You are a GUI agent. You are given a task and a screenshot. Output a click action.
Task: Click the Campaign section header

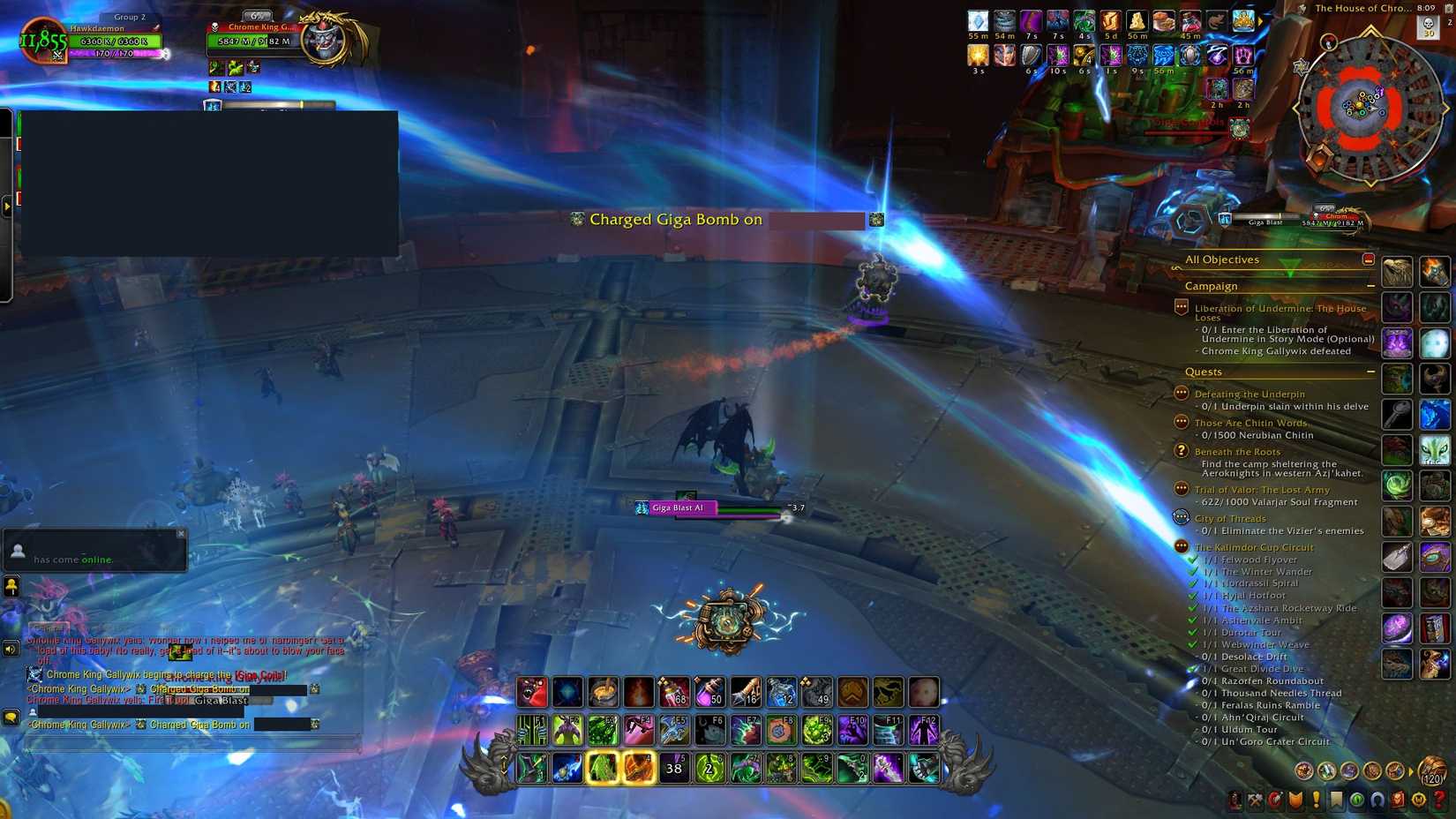point(1211,285)
